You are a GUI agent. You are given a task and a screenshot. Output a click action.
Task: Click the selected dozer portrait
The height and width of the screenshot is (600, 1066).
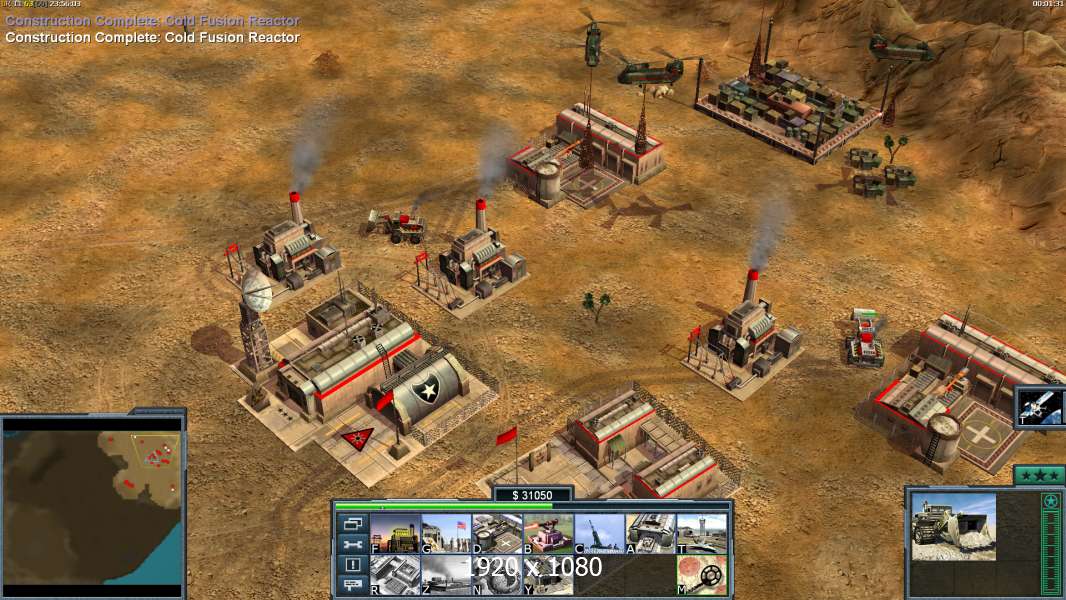(x=952, y=525)
